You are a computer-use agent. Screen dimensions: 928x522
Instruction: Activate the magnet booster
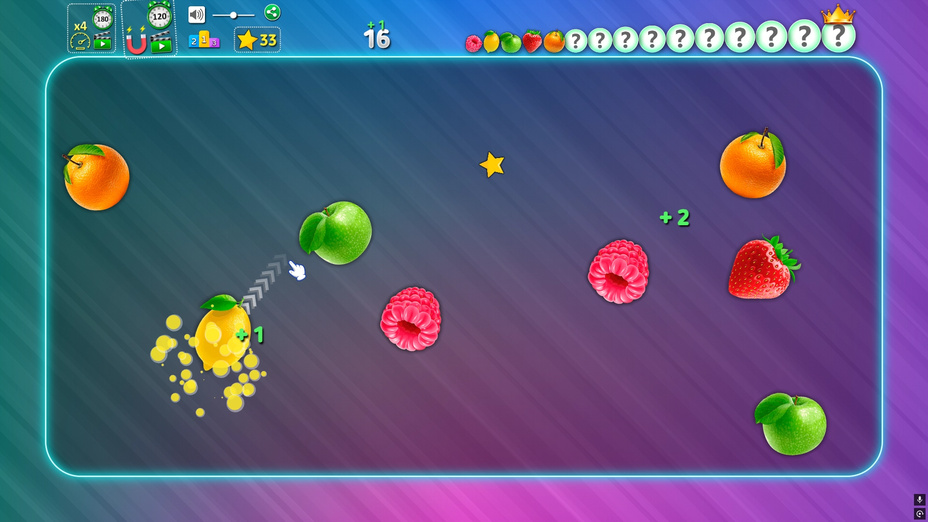148,29
